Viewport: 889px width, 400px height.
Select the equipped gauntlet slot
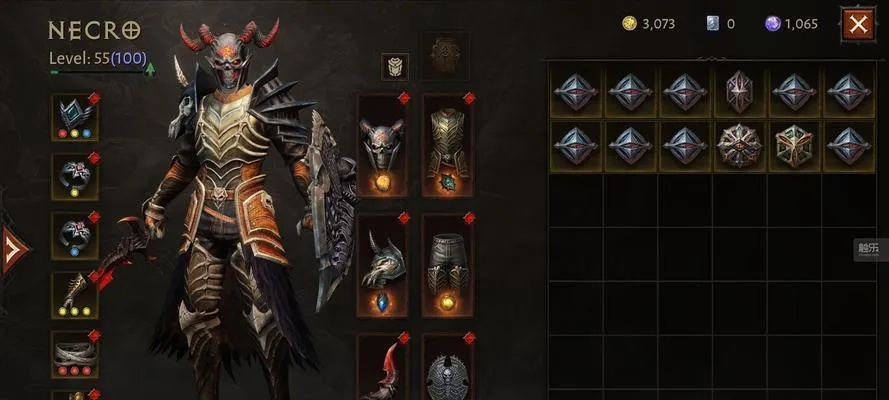coord(75,294)
